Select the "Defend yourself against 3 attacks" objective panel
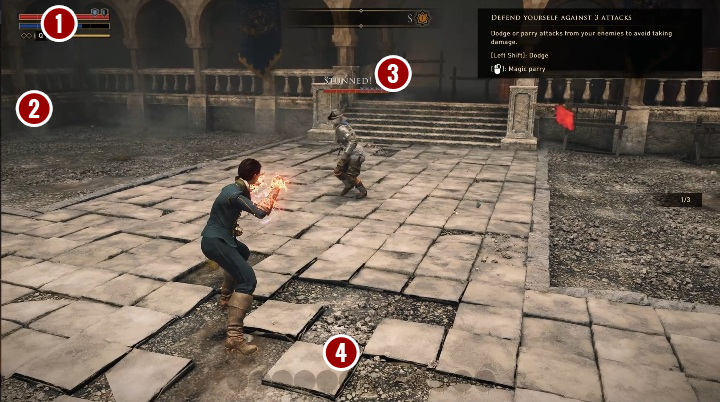 pos(588,39)
